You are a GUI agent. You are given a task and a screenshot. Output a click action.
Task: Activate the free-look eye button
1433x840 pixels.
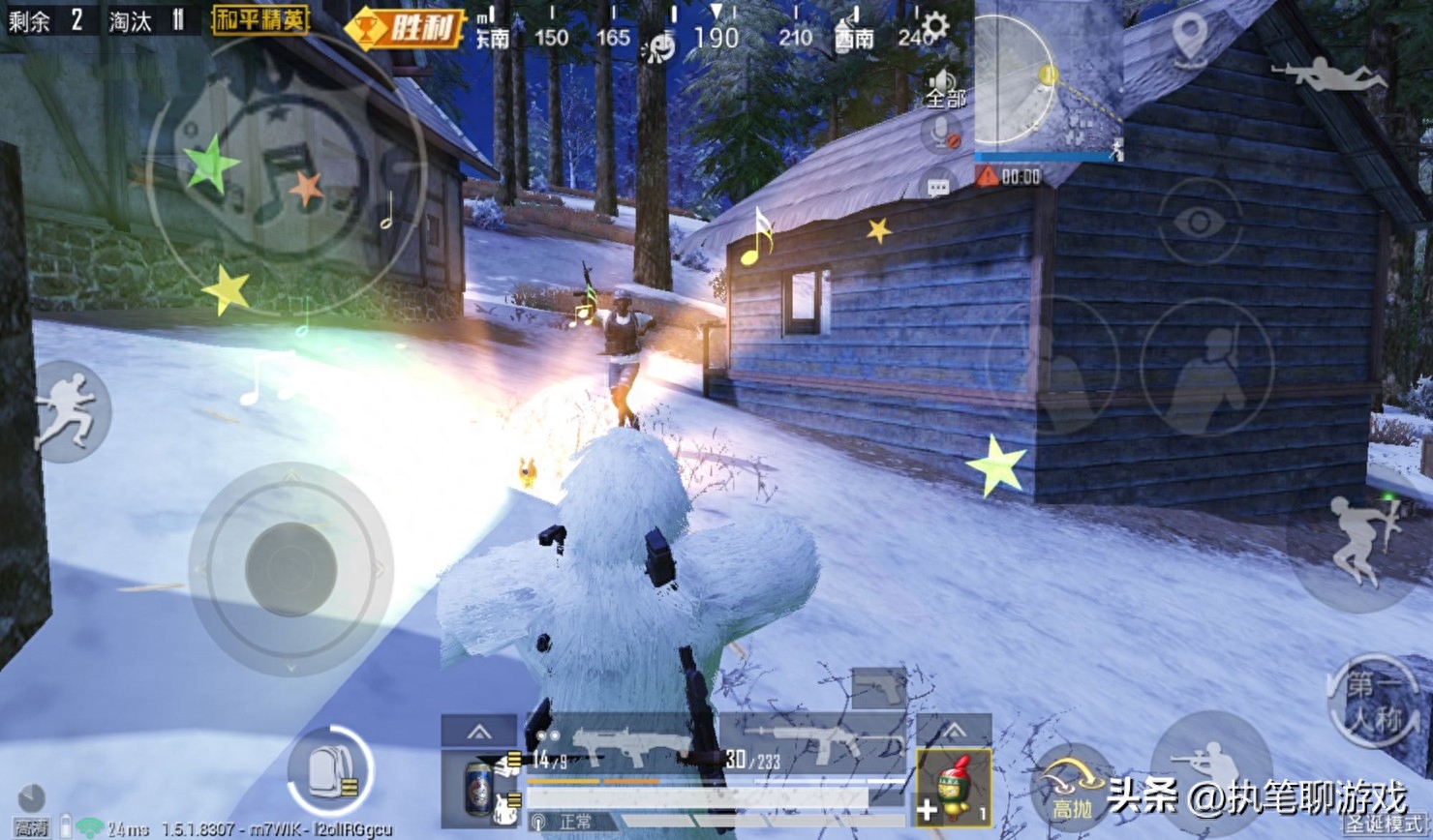pos(1200,222)
